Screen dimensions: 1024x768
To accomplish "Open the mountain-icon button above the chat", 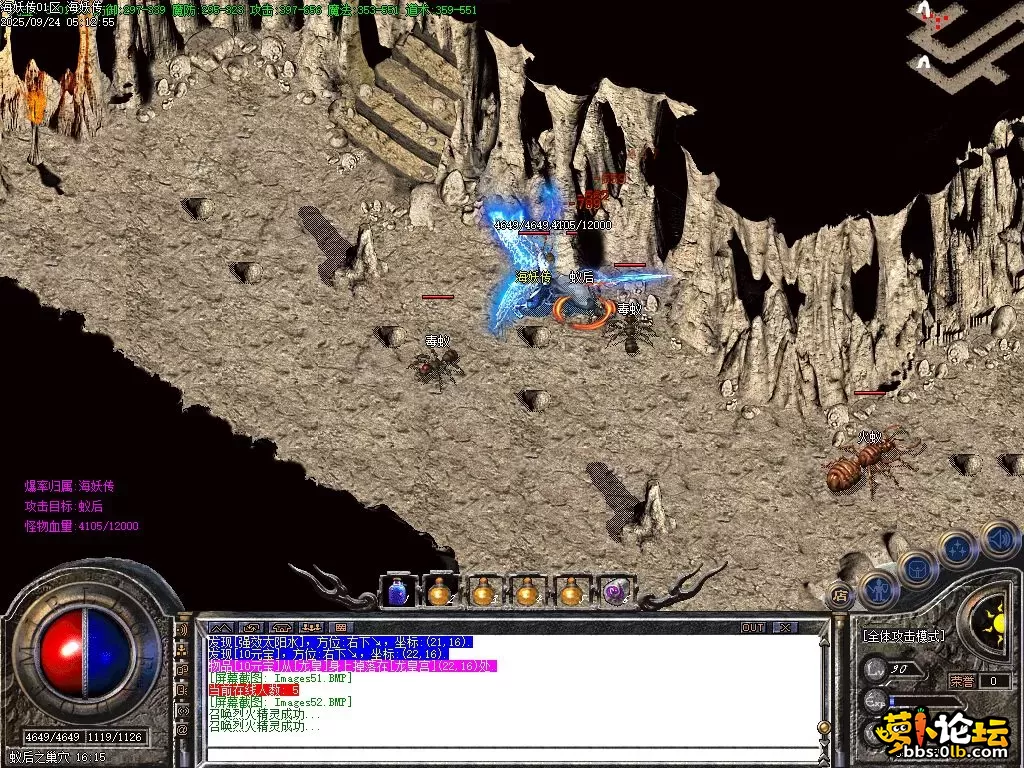I will (220, 627).
